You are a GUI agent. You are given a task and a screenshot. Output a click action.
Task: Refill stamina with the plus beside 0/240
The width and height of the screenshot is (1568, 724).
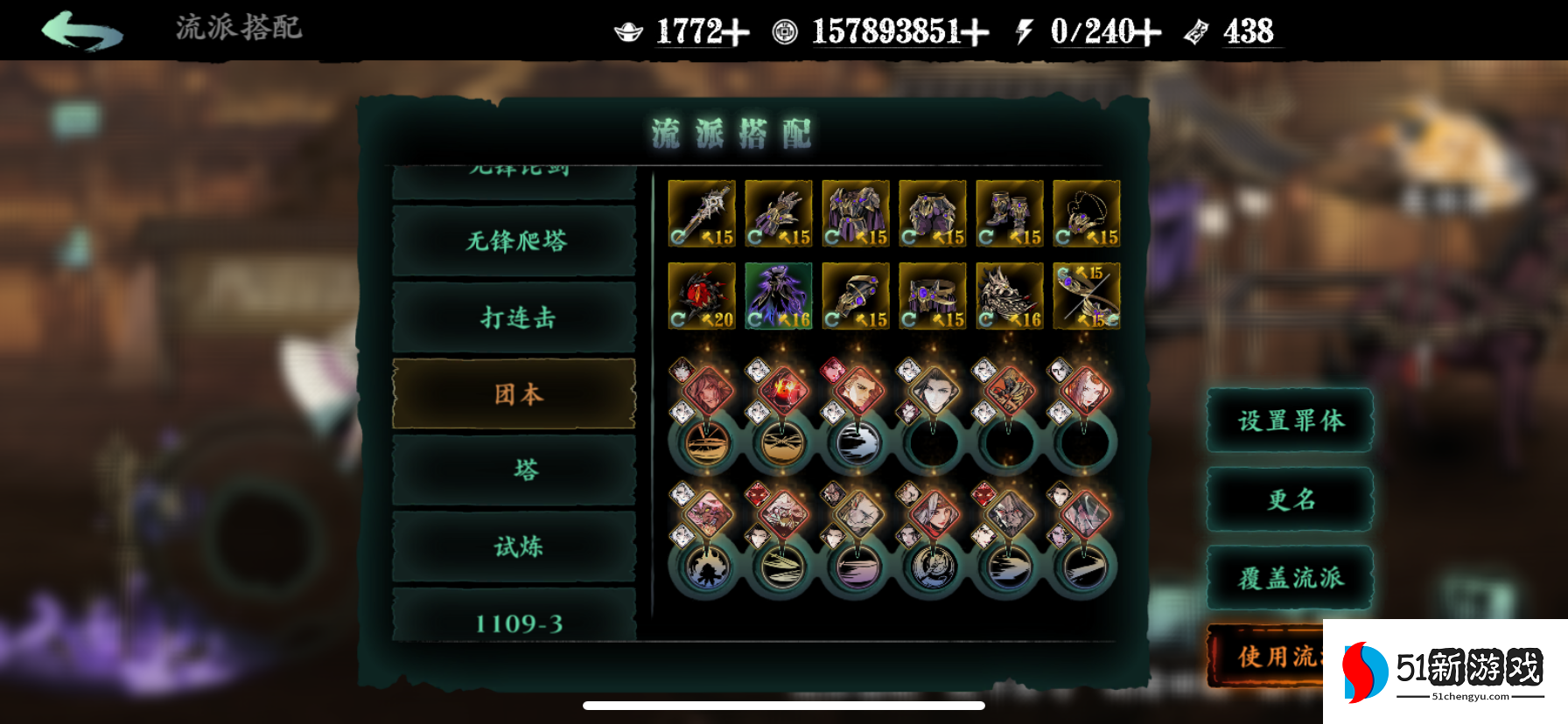click(1146, 33)
